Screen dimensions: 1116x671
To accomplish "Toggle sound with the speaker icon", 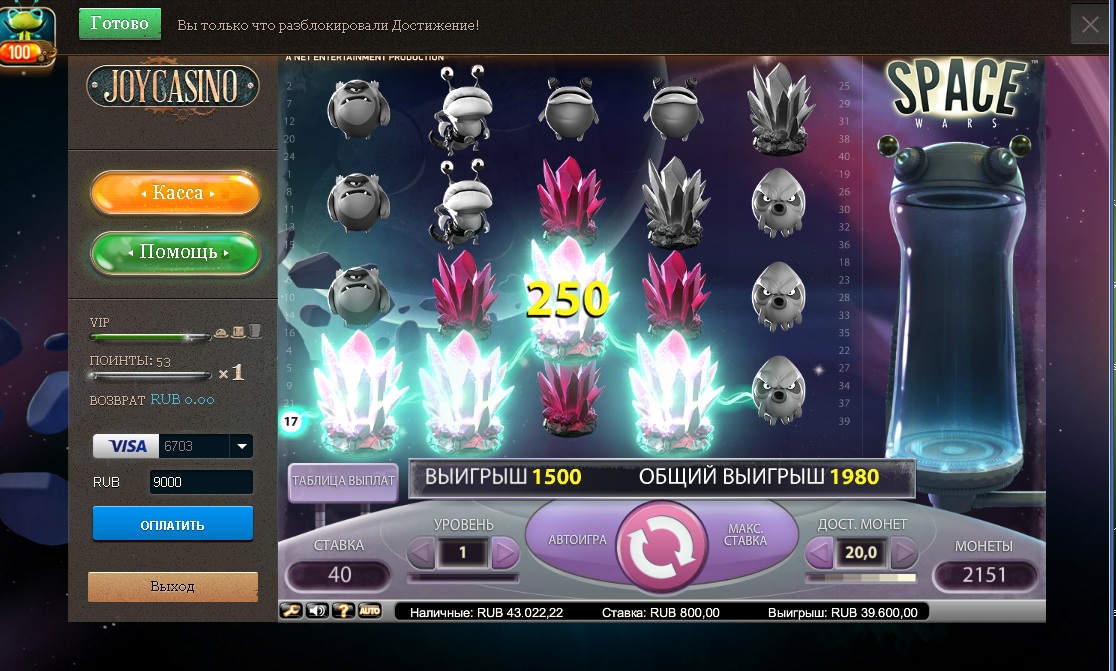I will click(318, 610).
